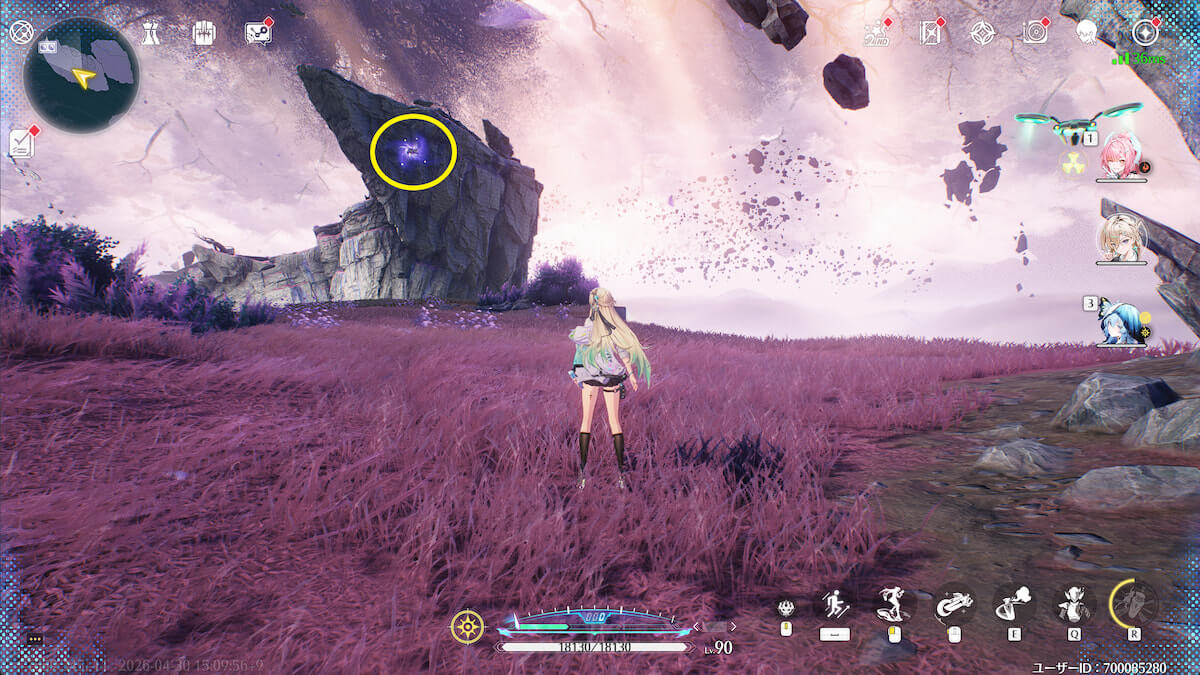This screenshot has width=1200, height=675.
Task: Activate the skill icon labeled Q
Action: (1074, 604)
